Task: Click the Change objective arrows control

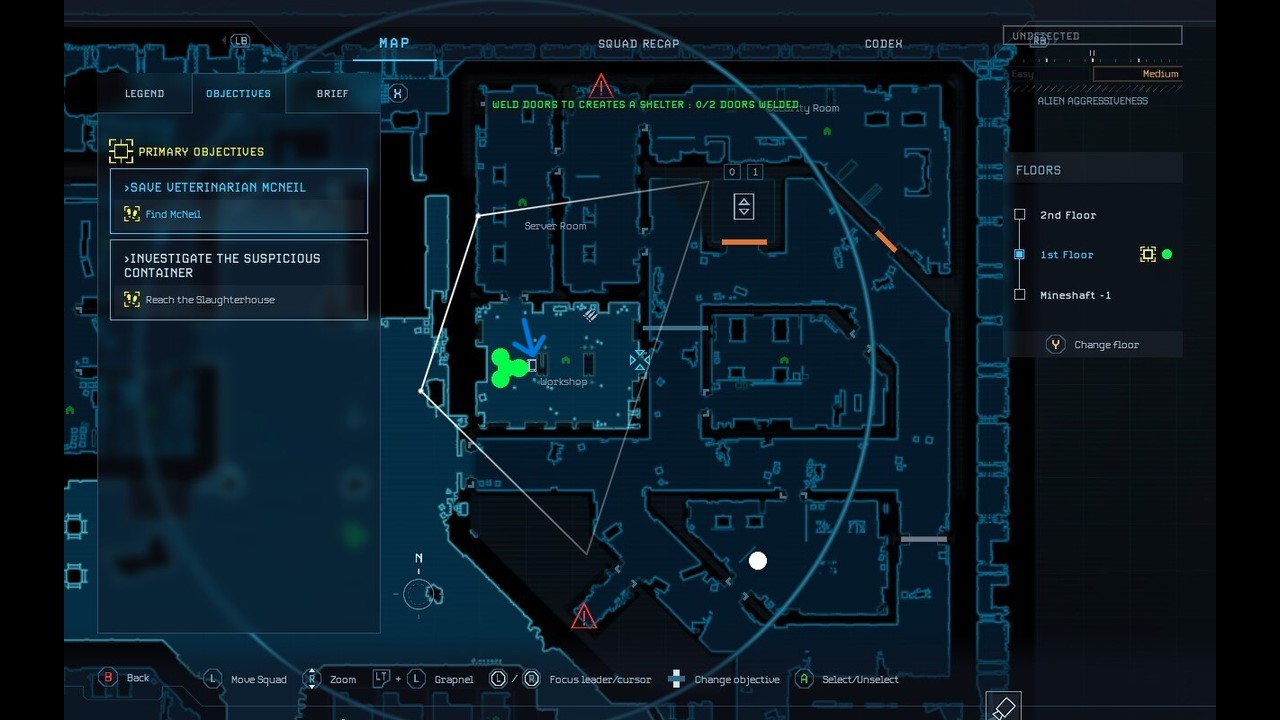Action: pyautogui.click(x=676, y=679)
